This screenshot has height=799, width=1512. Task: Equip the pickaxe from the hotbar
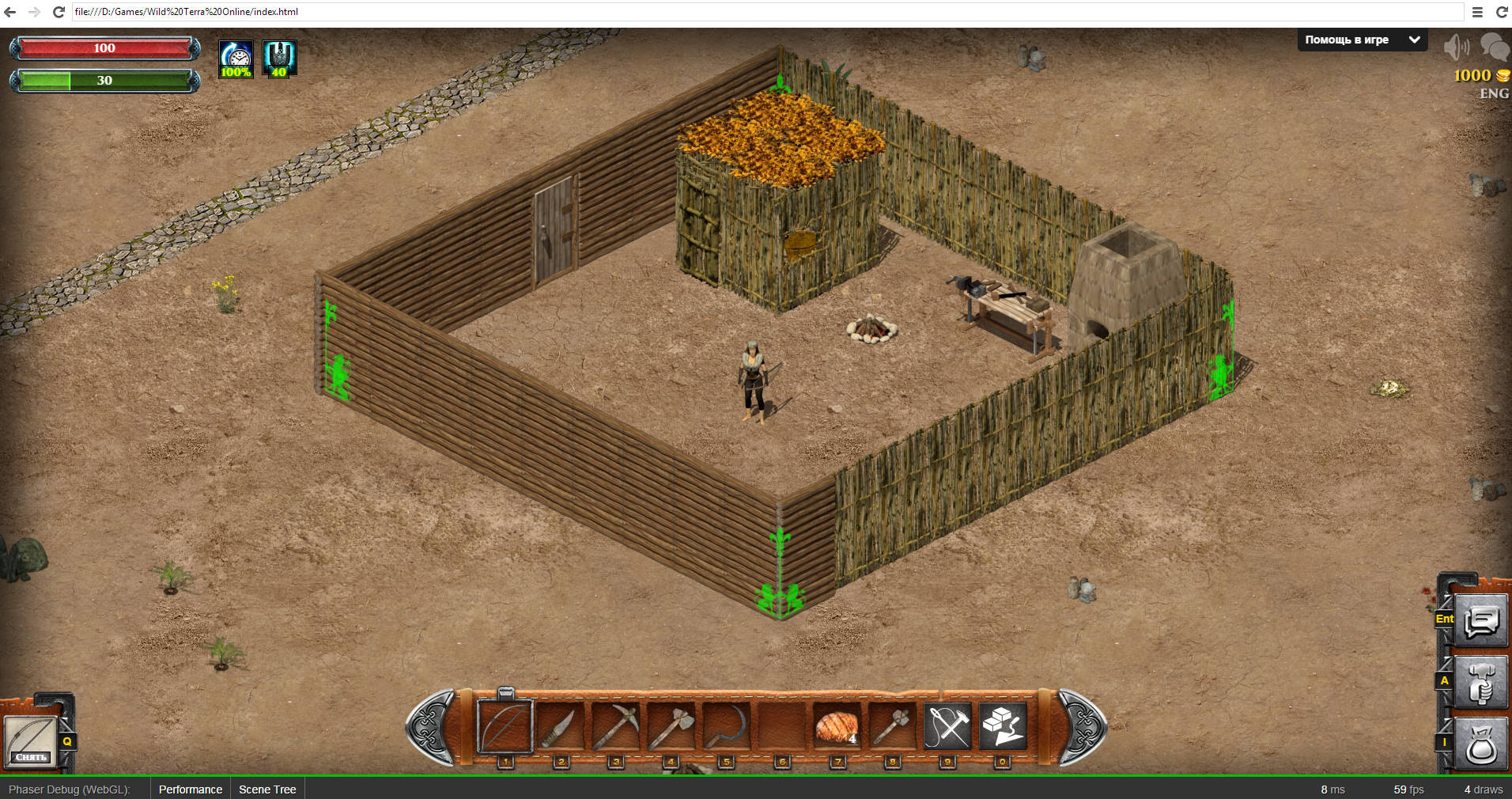(x=615, y=726)
